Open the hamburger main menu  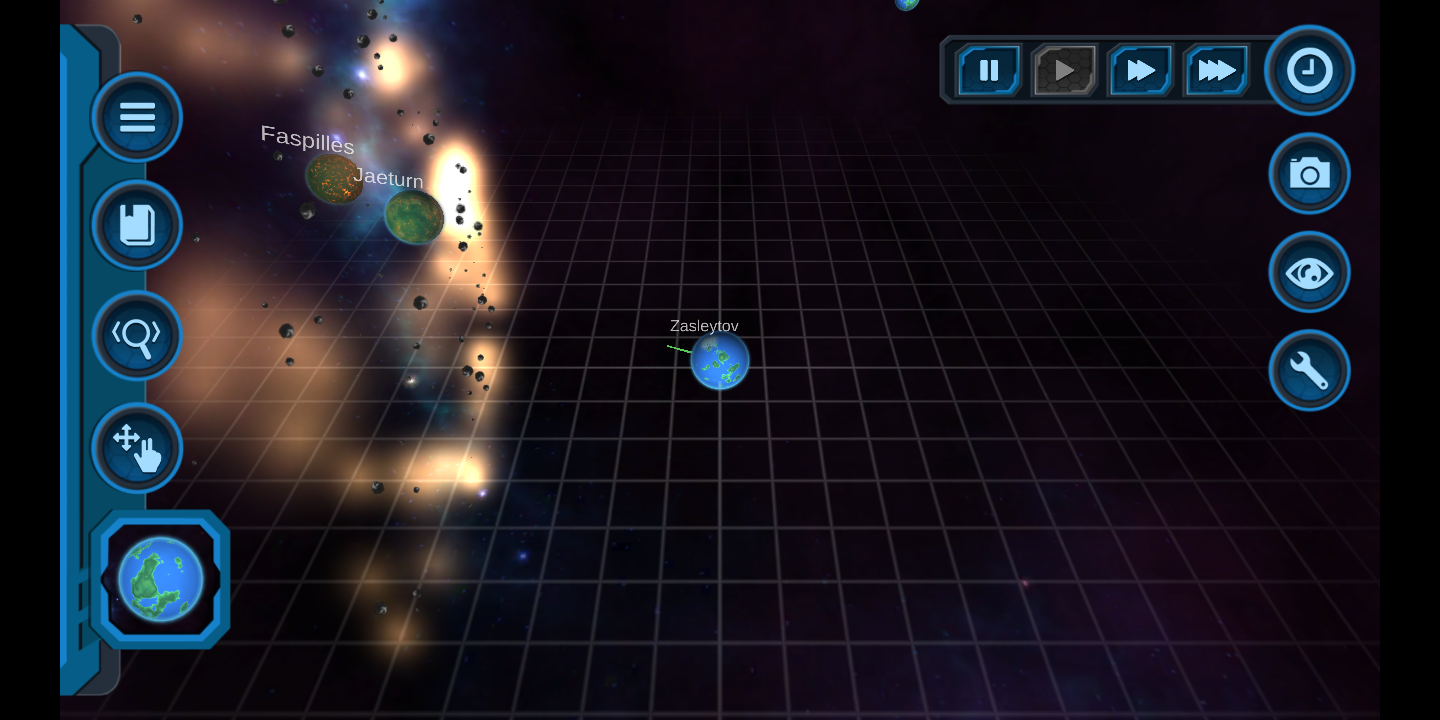click(137, 117)
